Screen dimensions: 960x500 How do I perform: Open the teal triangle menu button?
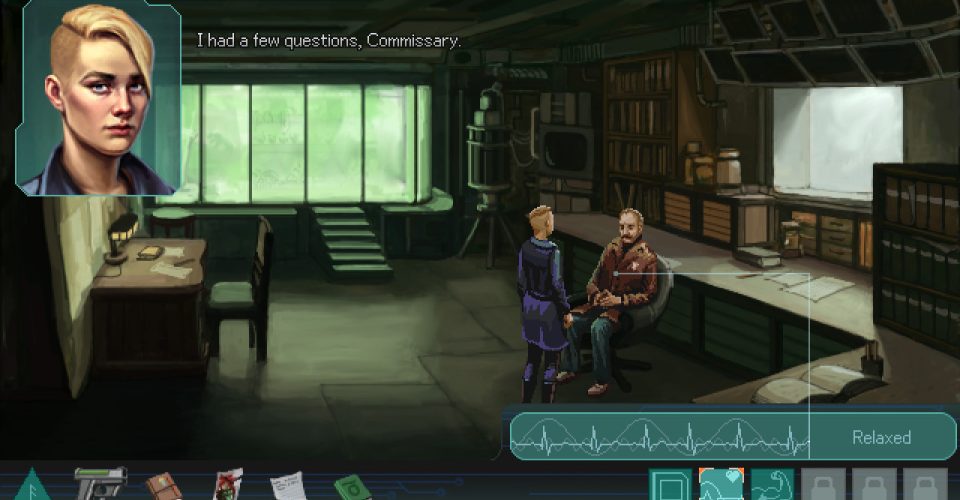coord(30,485)
